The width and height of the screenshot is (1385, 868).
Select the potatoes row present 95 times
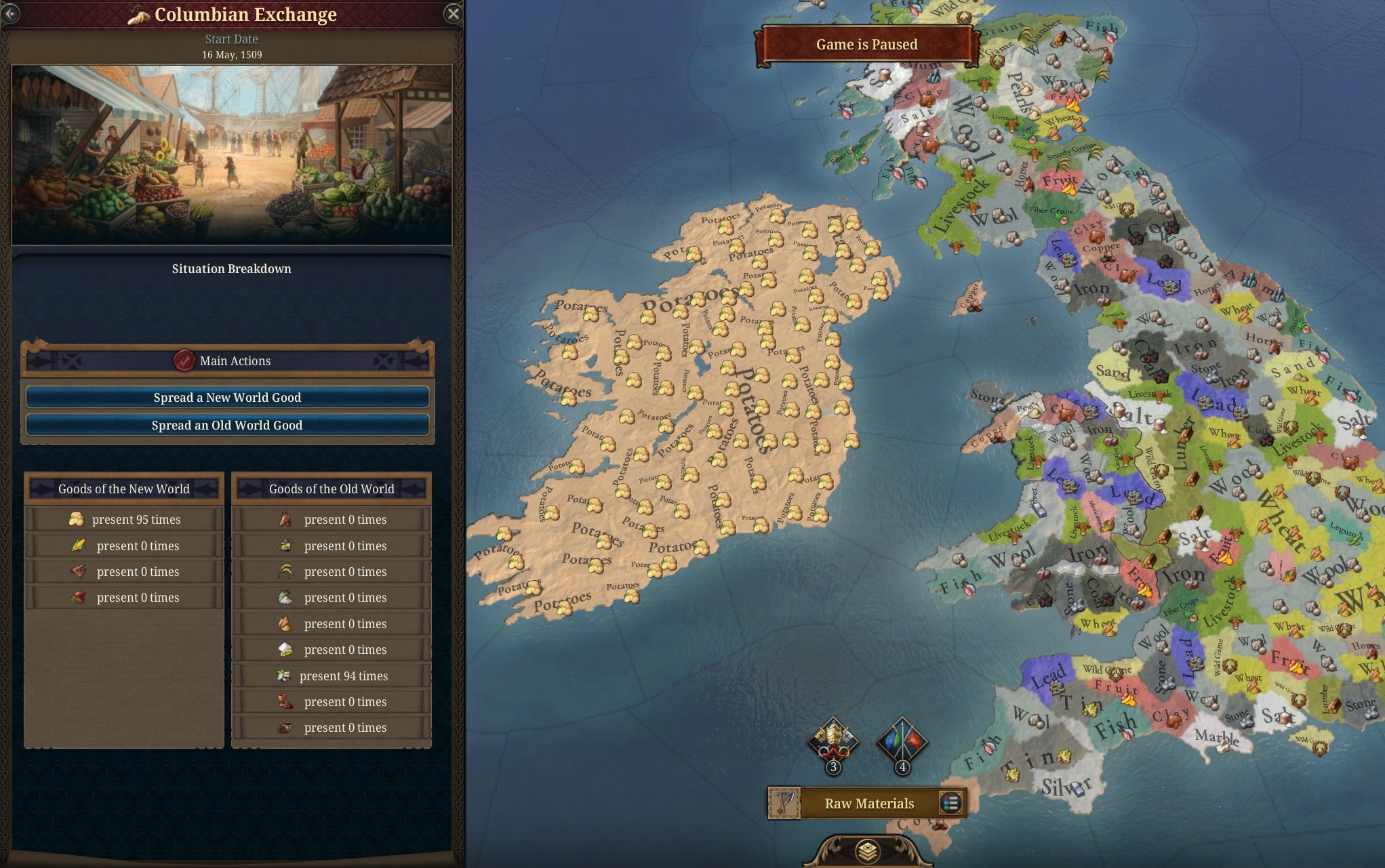[x=124, y=520]
